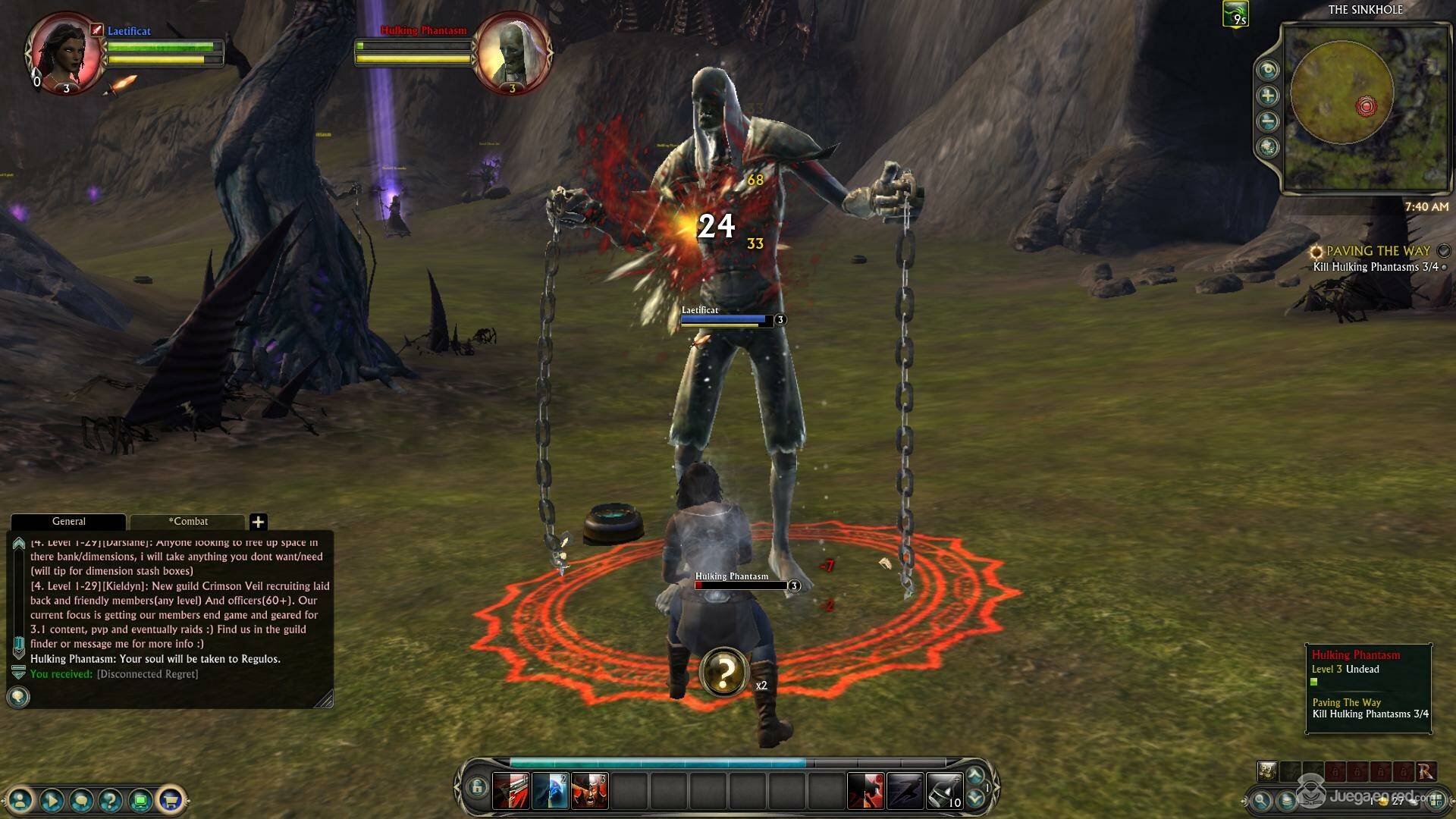Open the store shopping cart button
The width and height of the screenshot is (1456, 819).
tap(171, 799)
